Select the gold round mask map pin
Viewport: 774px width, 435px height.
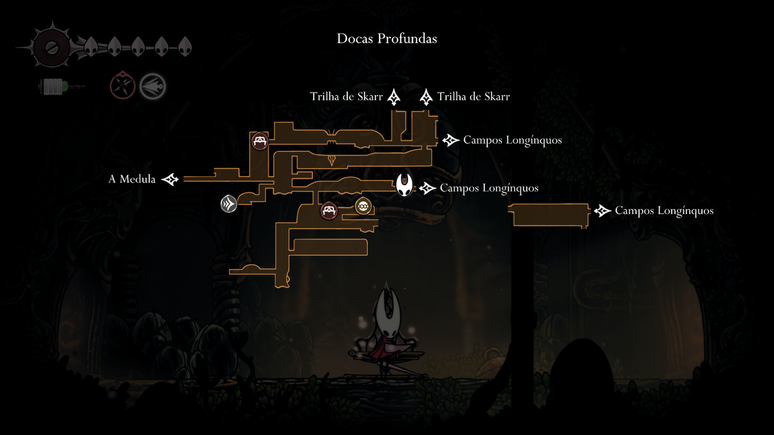coord(363,208)
